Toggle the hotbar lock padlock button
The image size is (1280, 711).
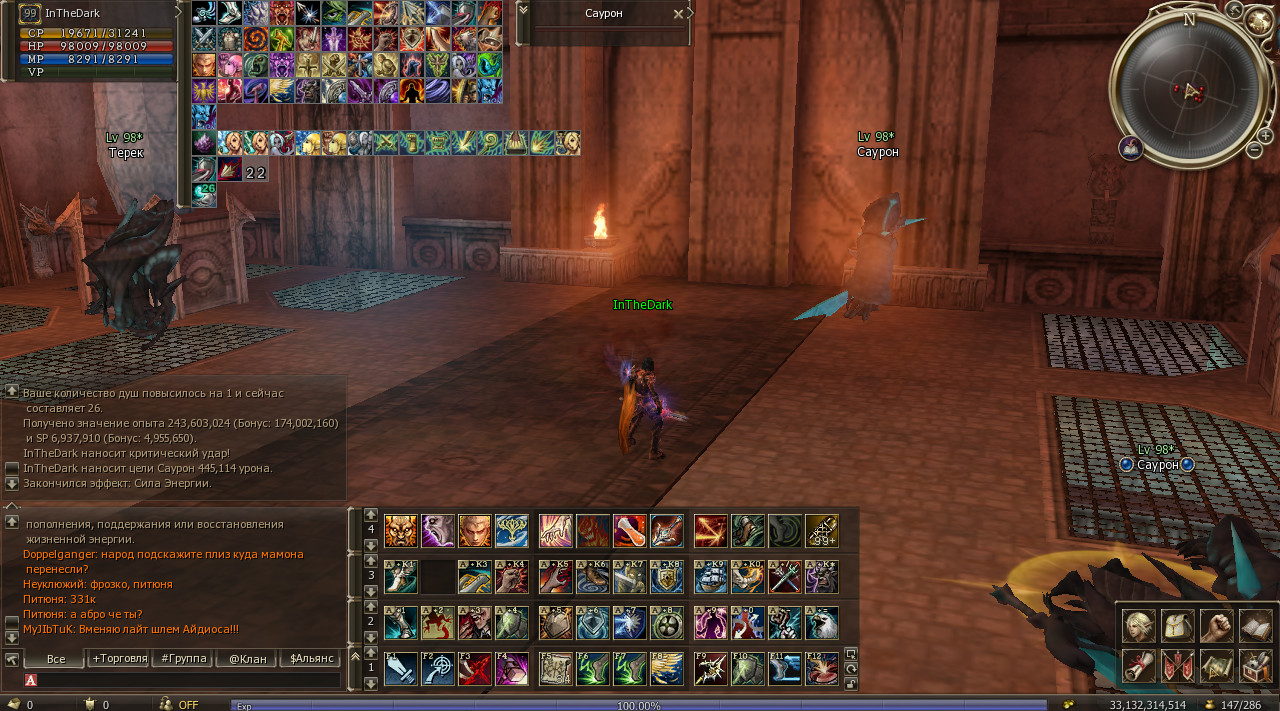851,684
